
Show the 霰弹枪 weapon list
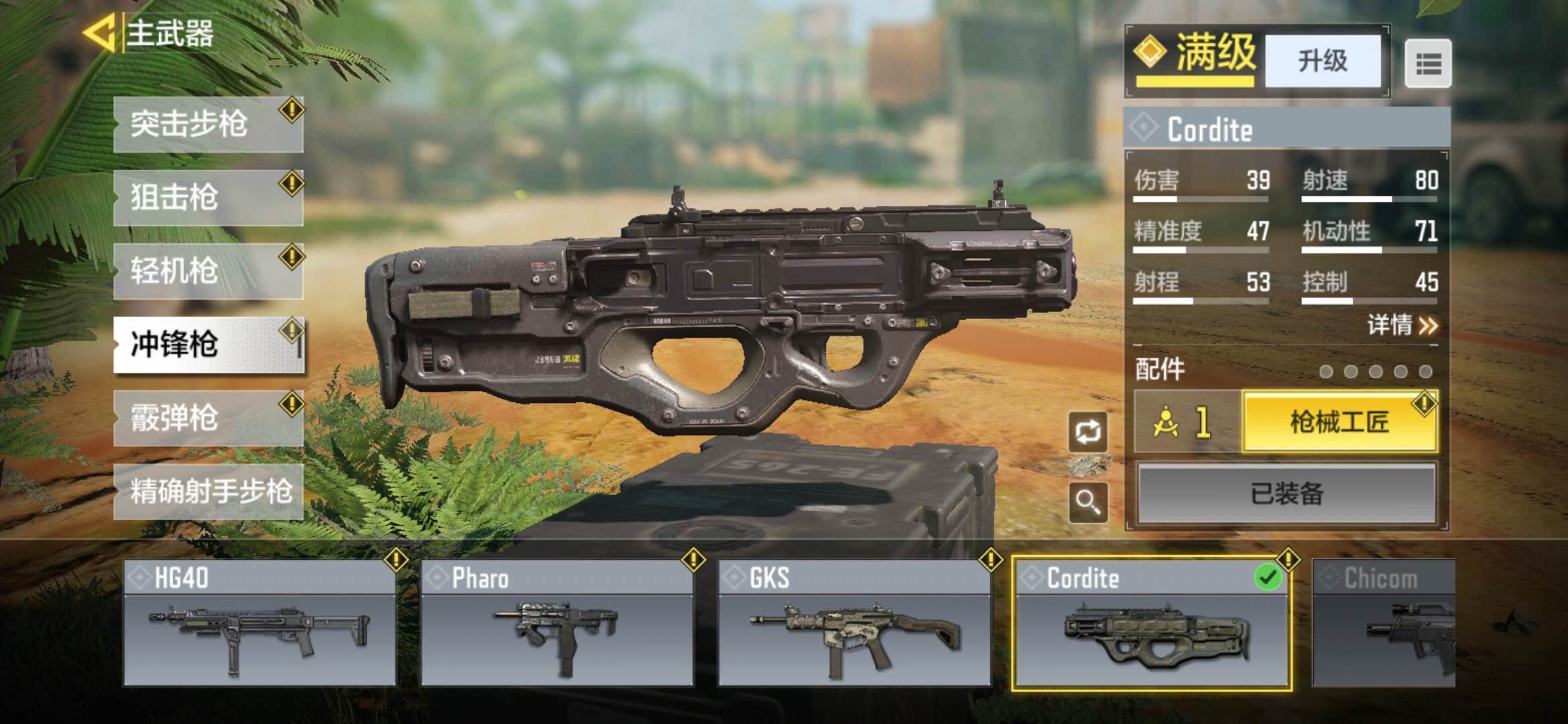coord(208,418)
